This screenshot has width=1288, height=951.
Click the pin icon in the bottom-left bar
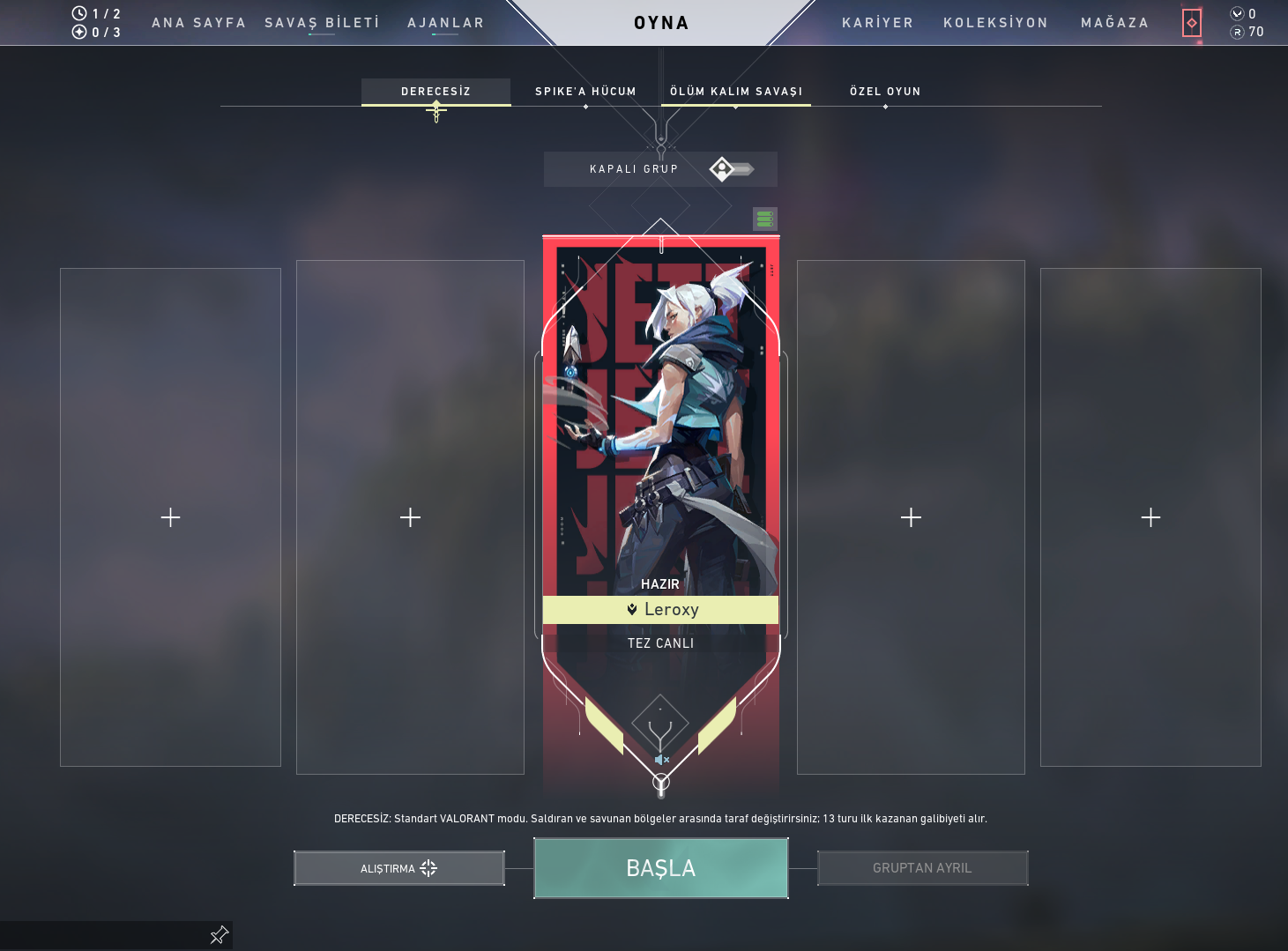(218, 935)
